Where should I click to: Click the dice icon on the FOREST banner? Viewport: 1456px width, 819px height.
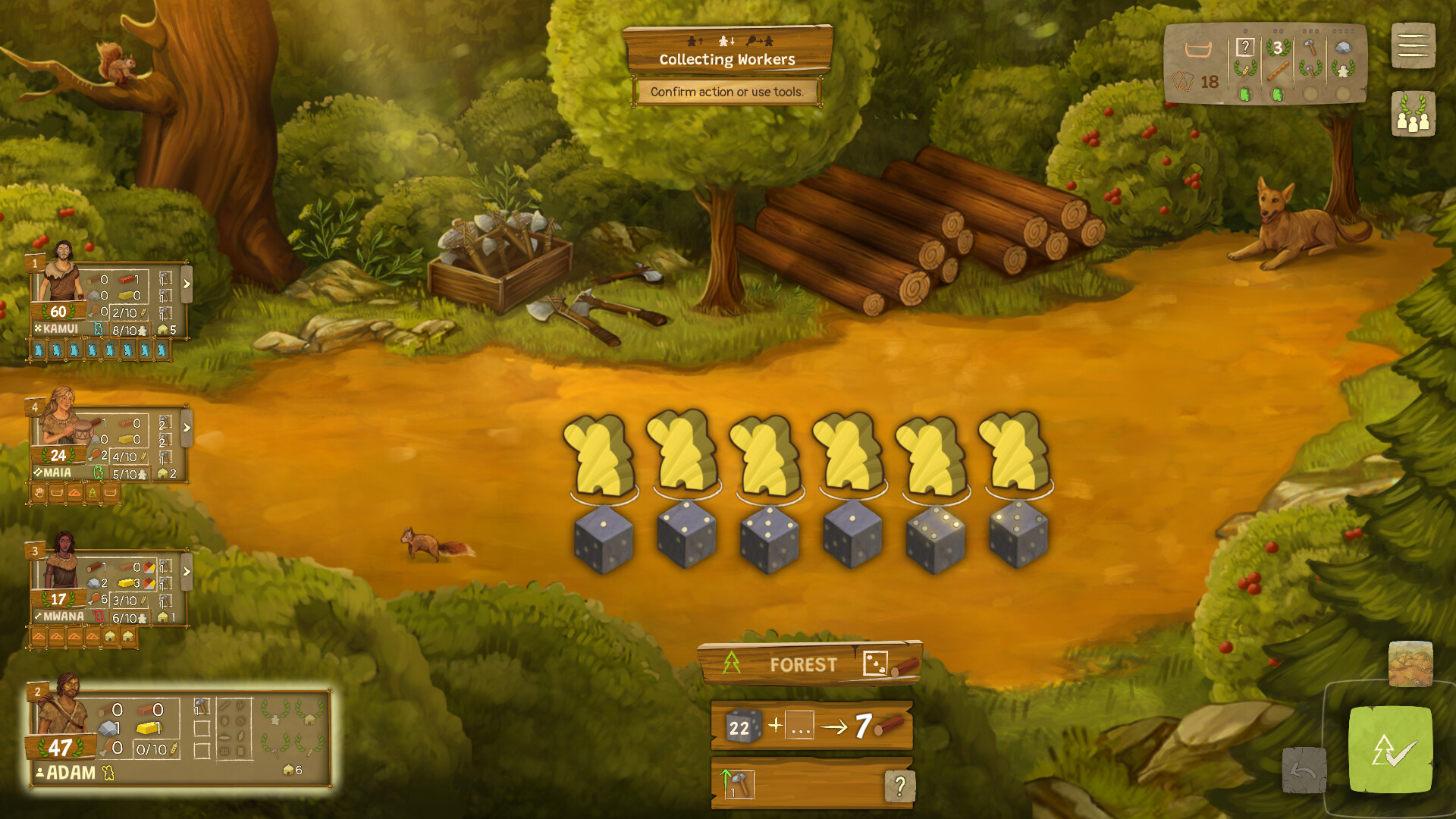[x=876, y=663]
